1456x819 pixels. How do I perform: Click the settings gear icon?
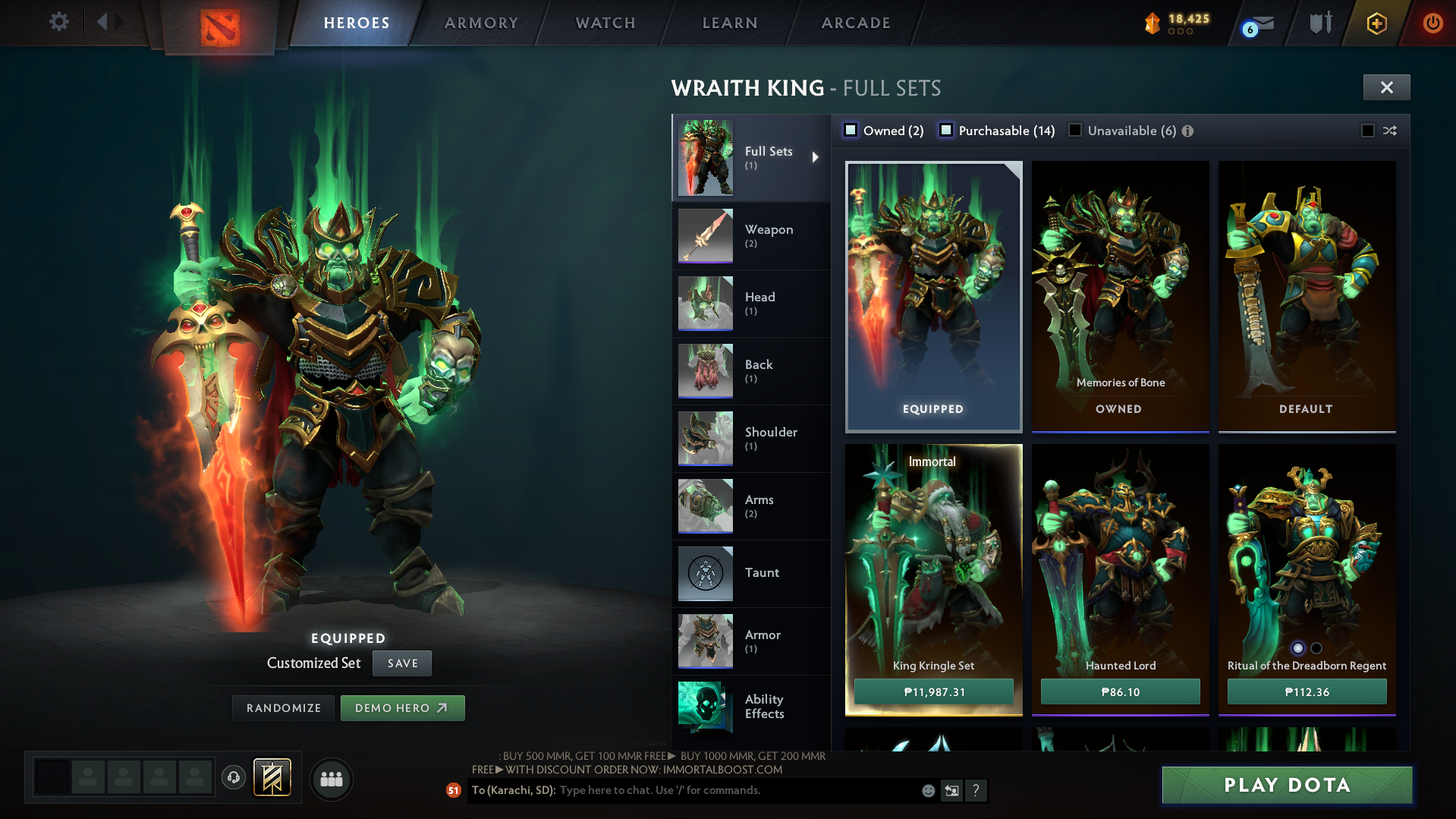[x=58, y=22]
